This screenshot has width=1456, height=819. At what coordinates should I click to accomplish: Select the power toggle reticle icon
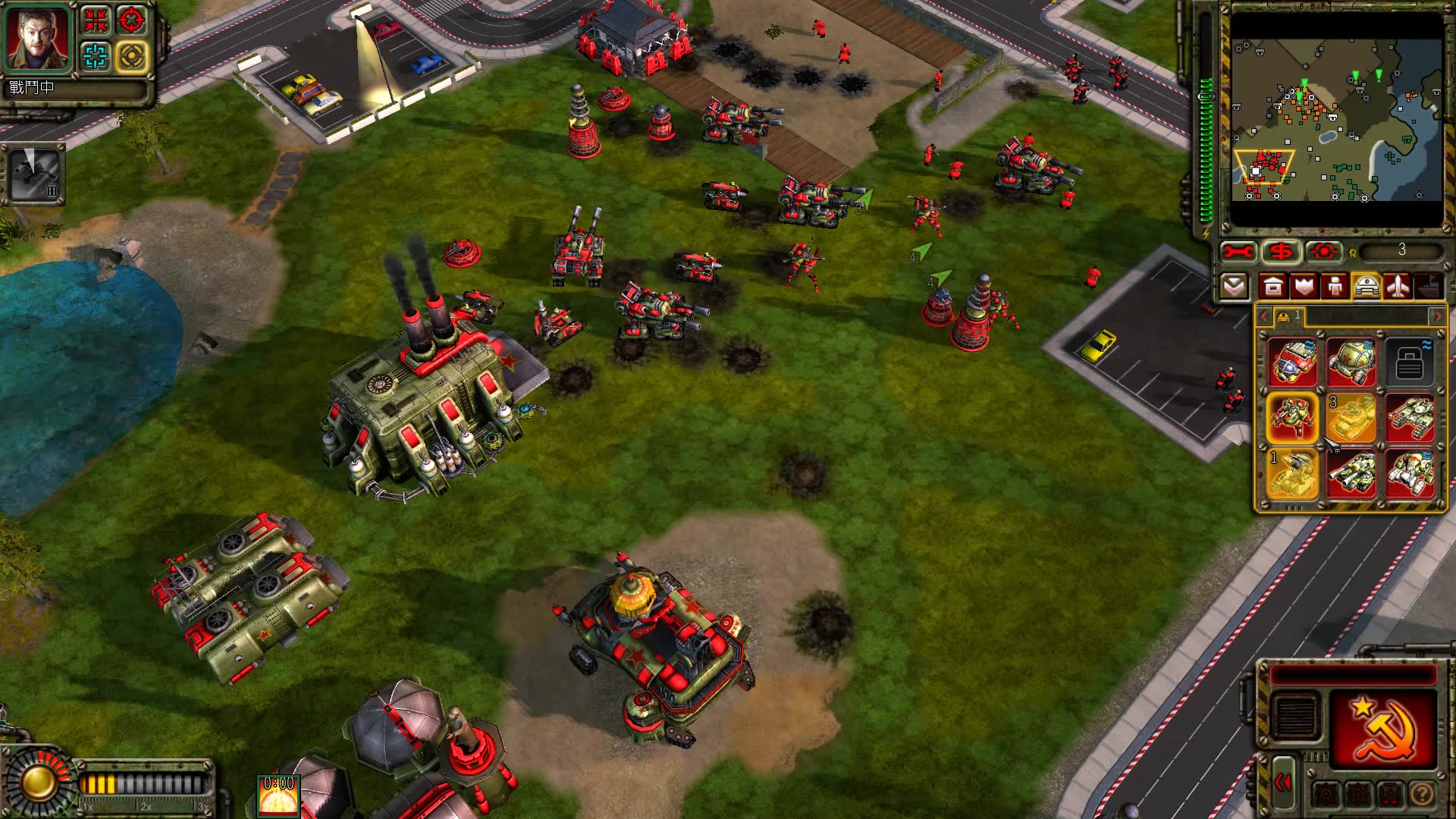(x=1323, y=252)
